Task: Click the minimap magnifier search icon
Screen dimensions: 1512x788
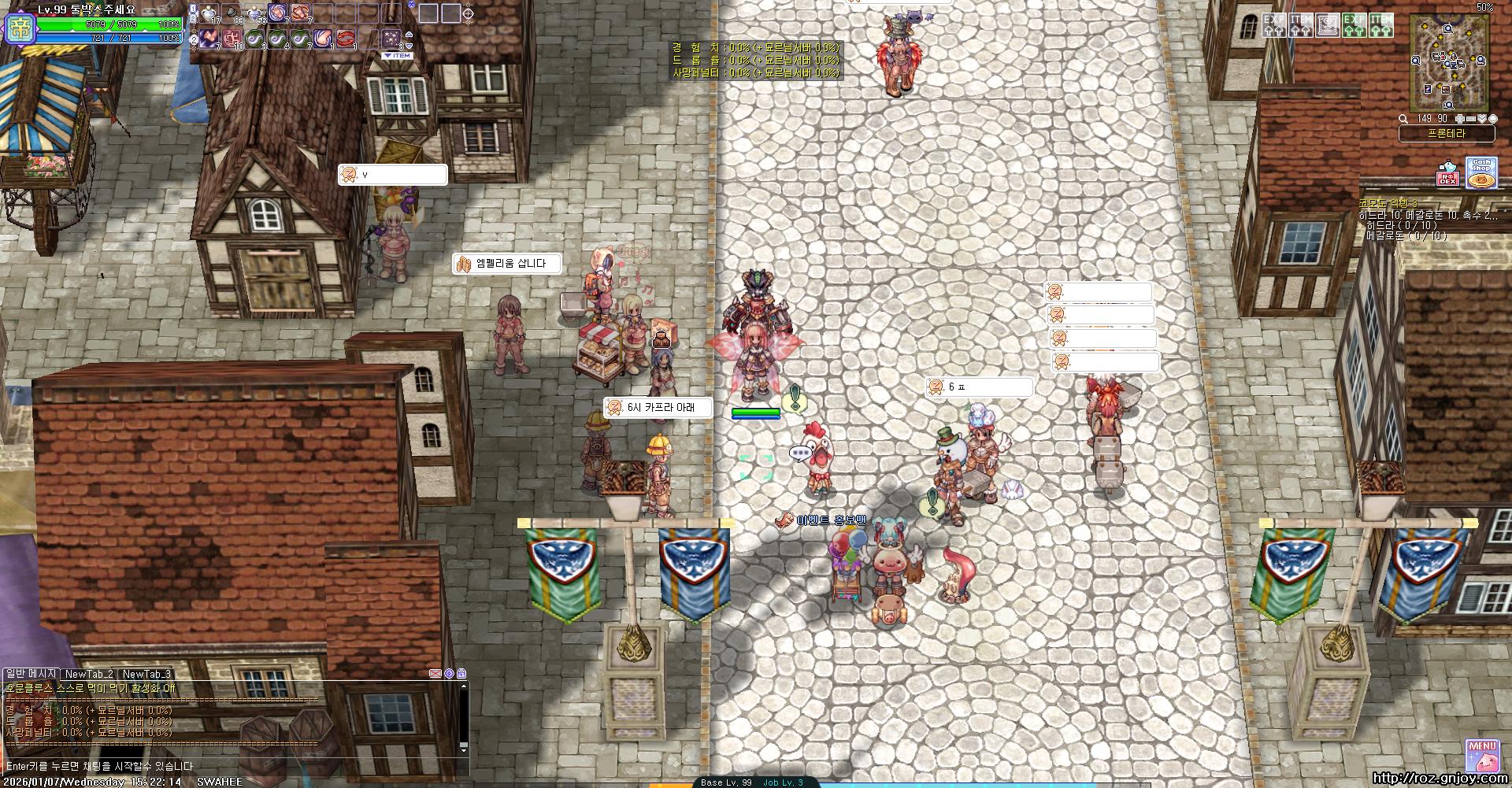Action: coord(1403,119)
